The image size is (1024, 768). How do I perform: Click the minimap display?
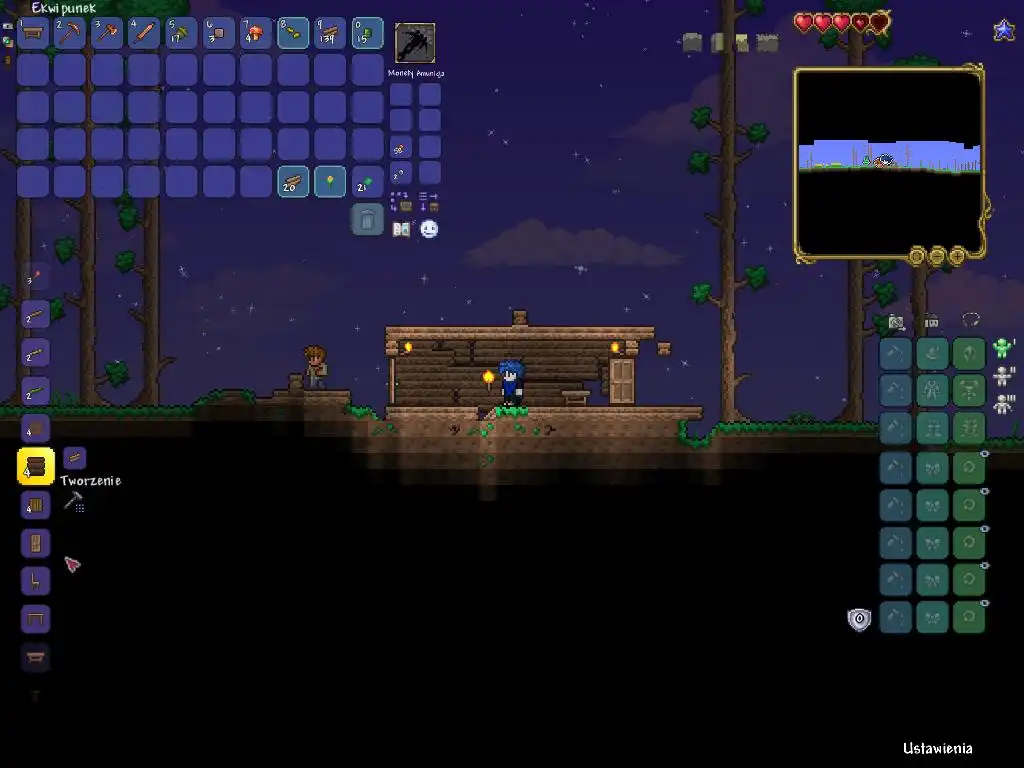pos(889,162)
